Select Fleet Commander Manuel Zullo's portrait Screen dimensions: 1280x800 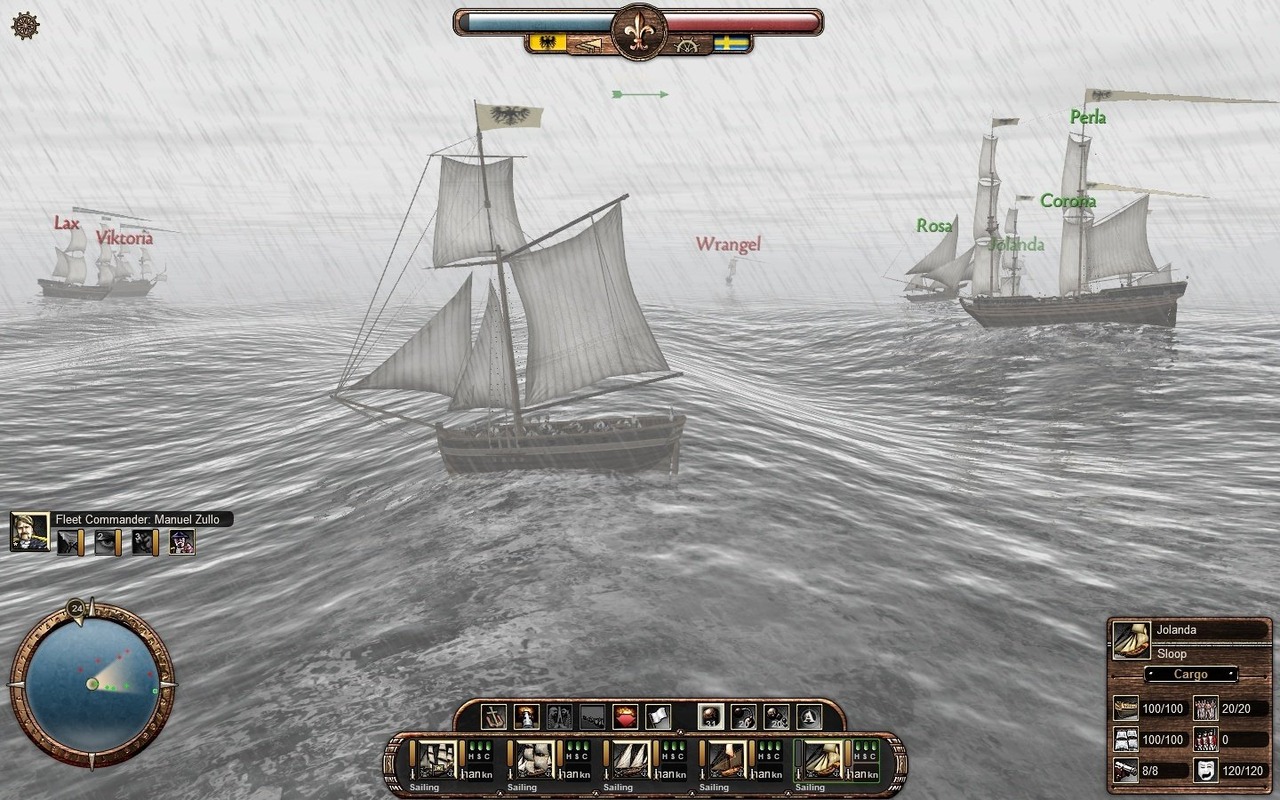coord(30,532)
